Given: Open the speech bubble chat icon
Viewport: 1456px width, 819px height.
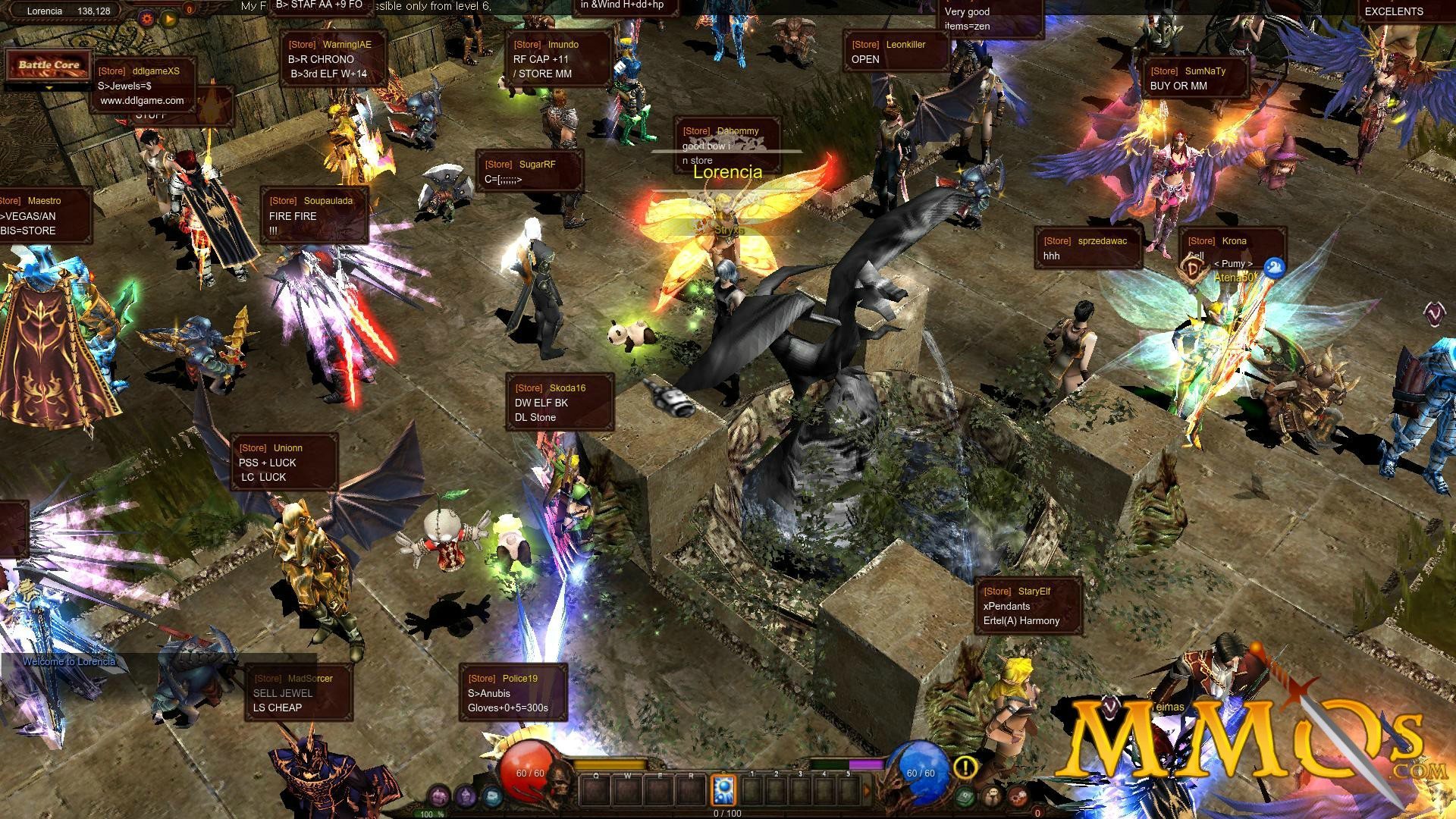Looking at the screenshot, I should click(992, 796).
